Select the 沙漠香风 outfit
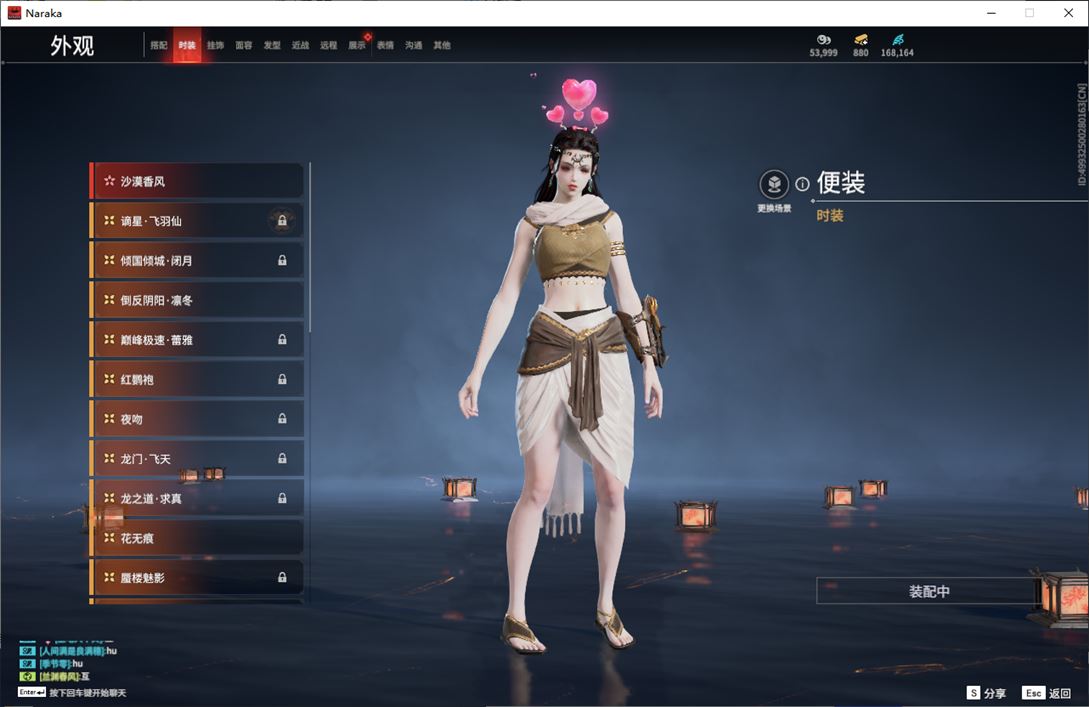 coord(197,181)
